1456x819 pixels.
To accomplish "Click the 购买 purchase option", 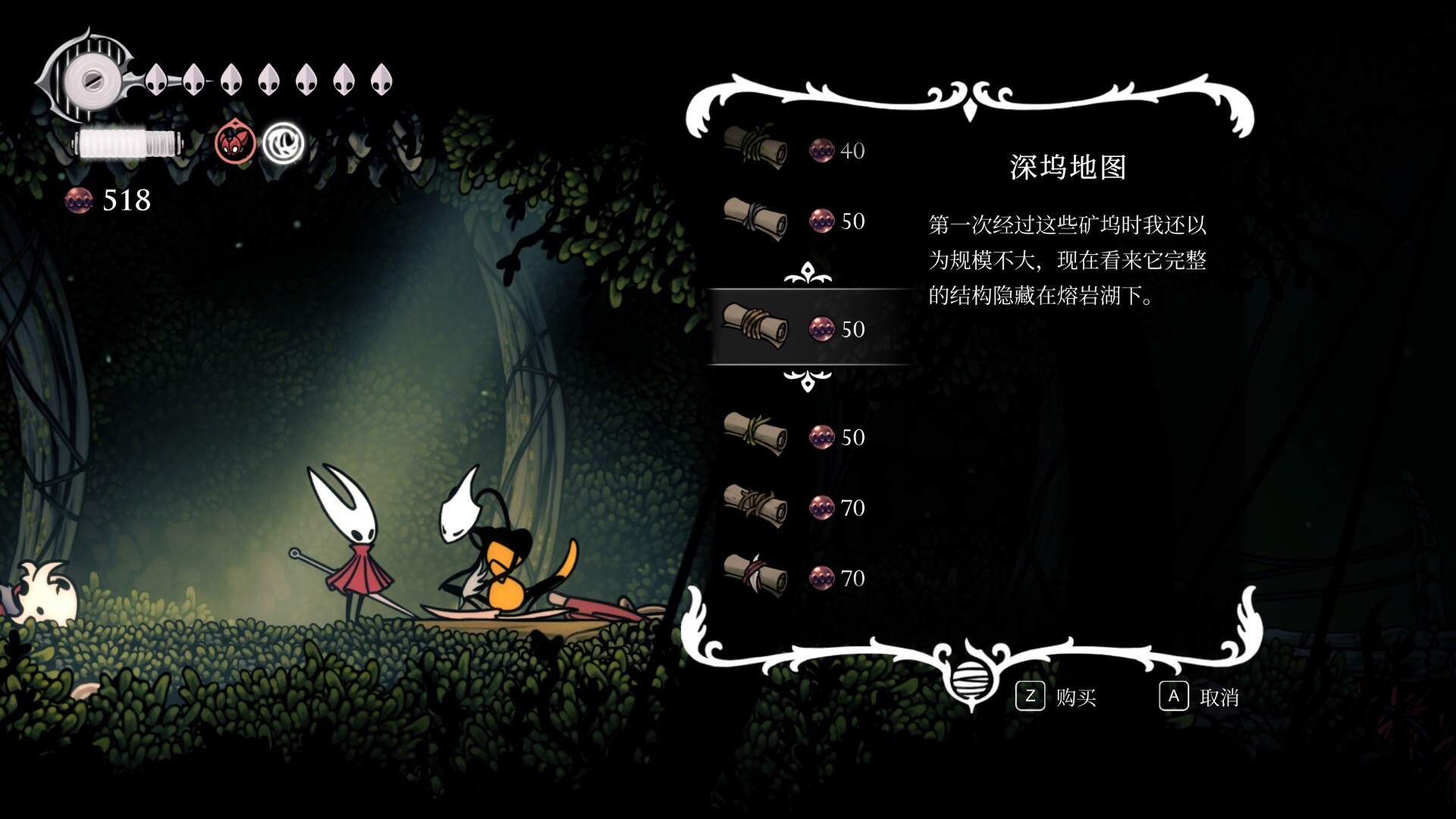I will [x=1057, y=697].
